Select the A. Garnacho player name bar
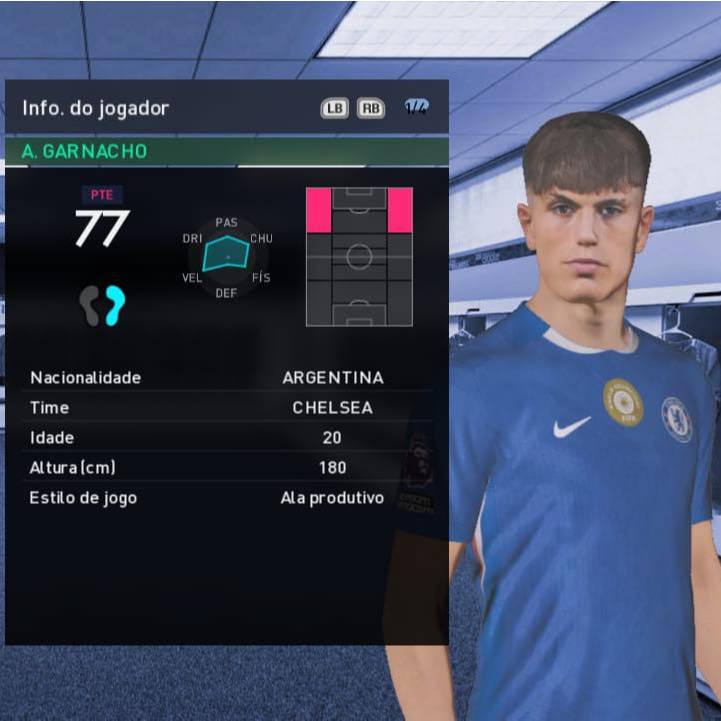Image resolution: width=721 pixels, height=721 pixels. point(226,152)
